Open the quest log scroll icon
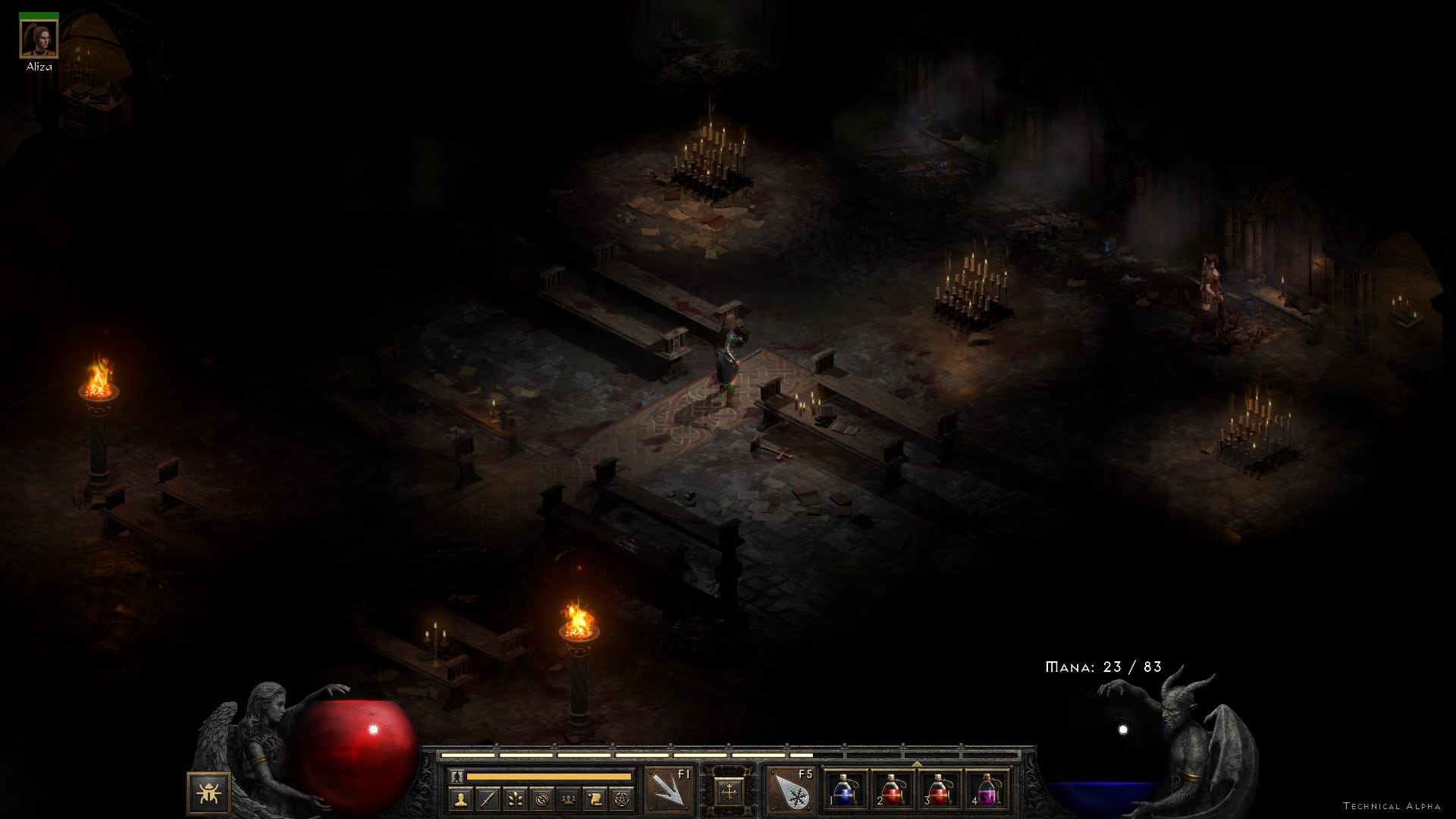 [x=595, y=799]
